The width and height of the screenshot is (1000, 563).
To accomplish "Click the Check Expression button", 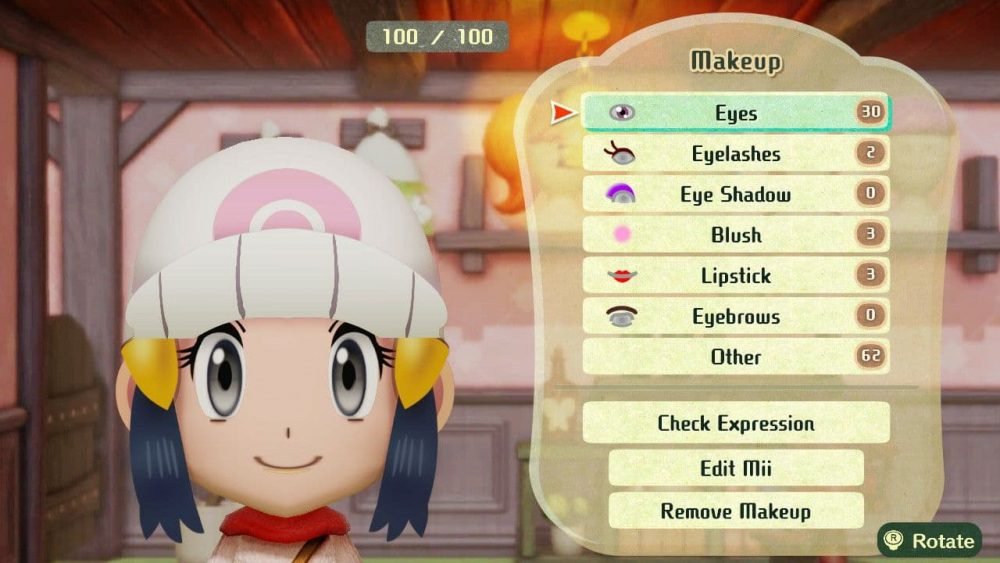I will click(735, 423).
